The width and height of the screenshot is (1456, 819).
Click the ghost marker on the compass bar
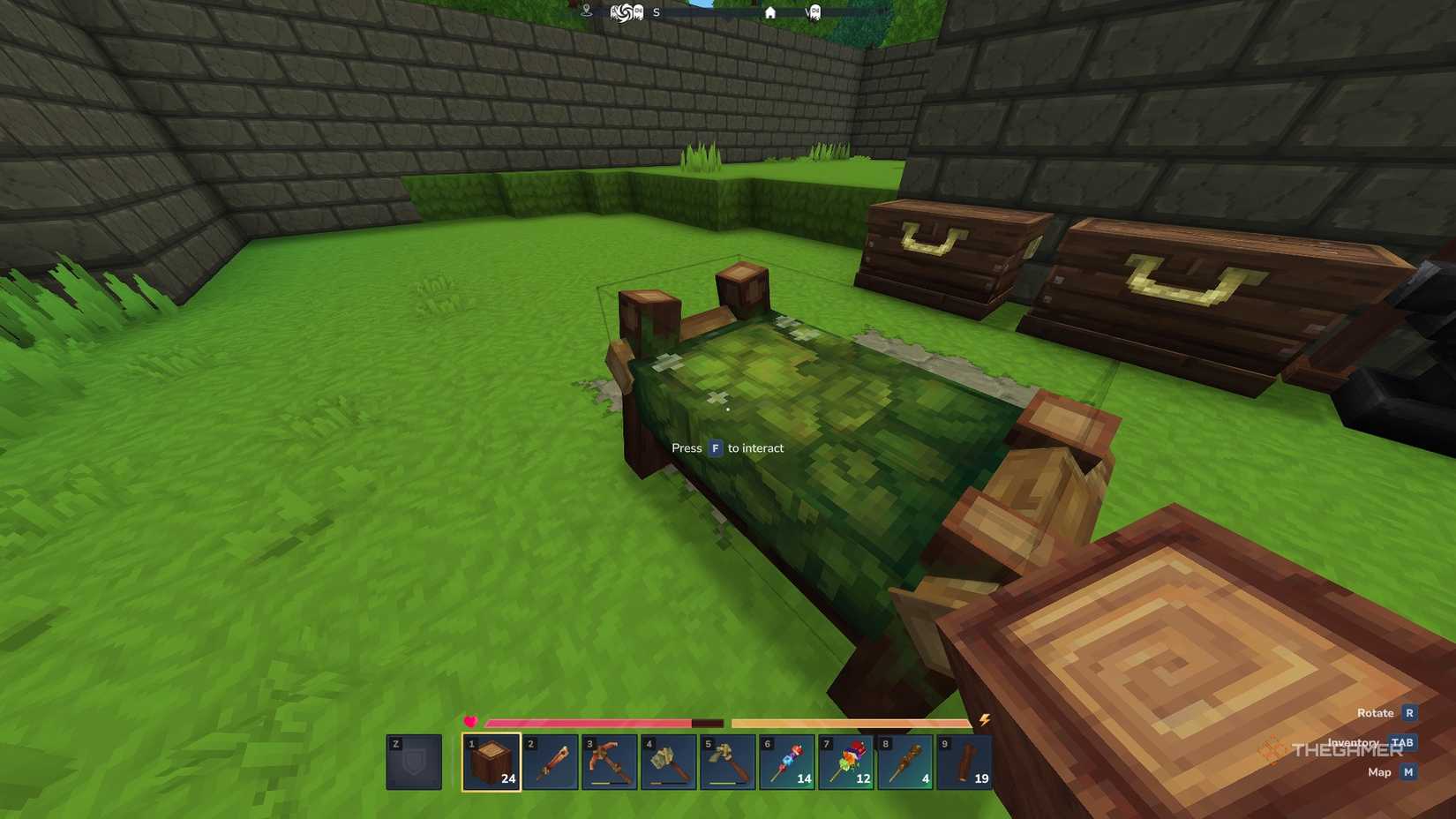815,12
